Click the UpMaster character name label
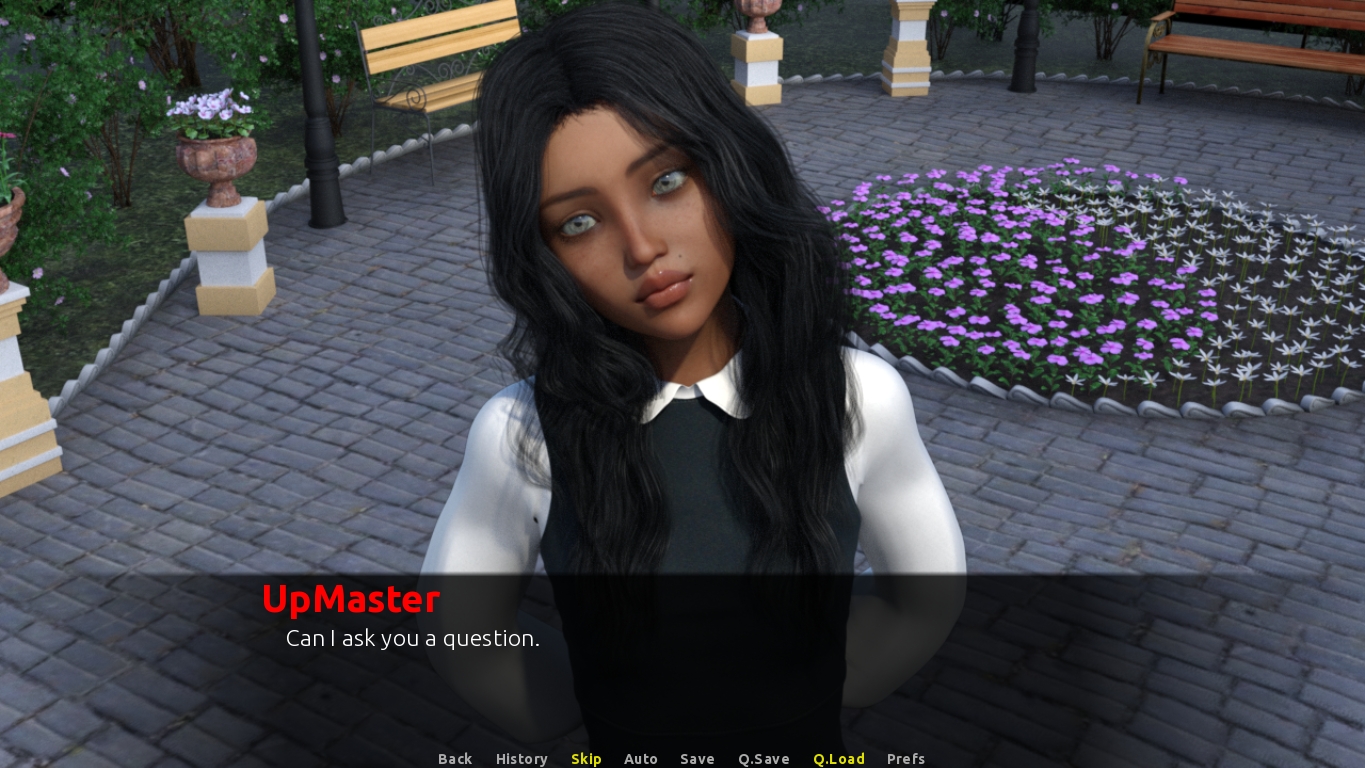The image size is (1365, 768). [350, 599]
